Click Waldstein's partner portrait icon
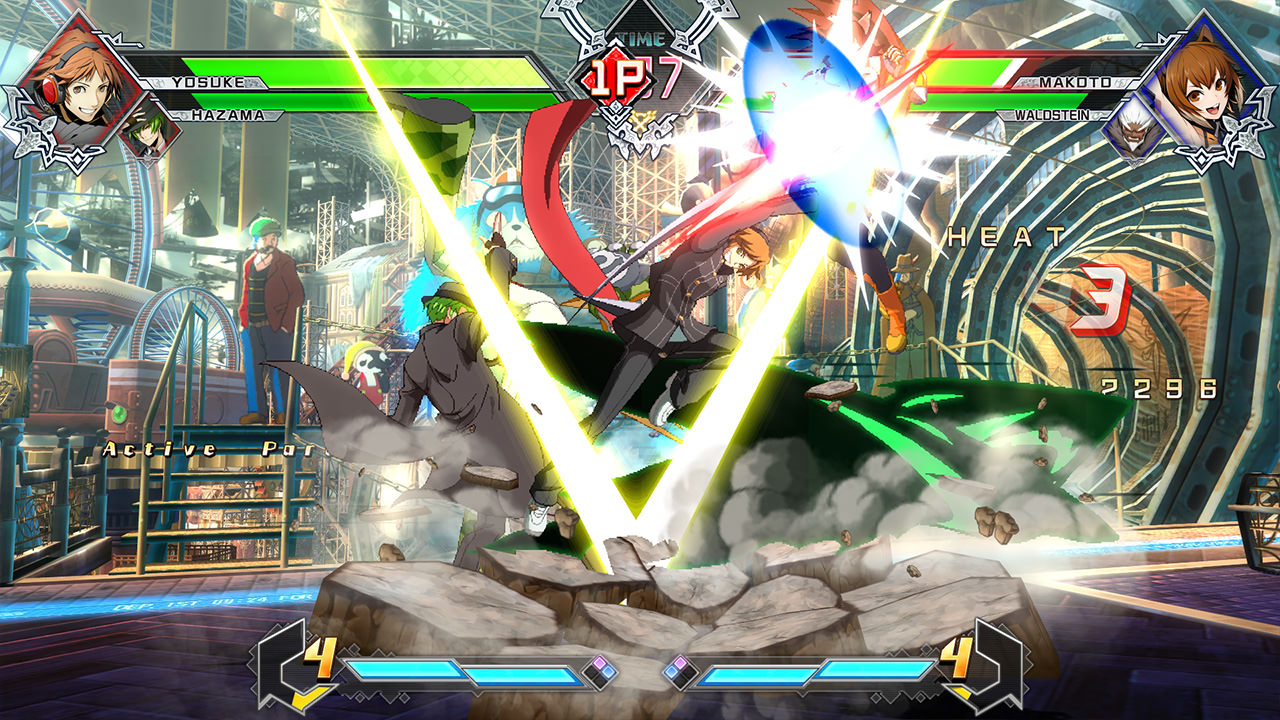The height and width of the screenshot is (720, 1280). point(1138,130)
